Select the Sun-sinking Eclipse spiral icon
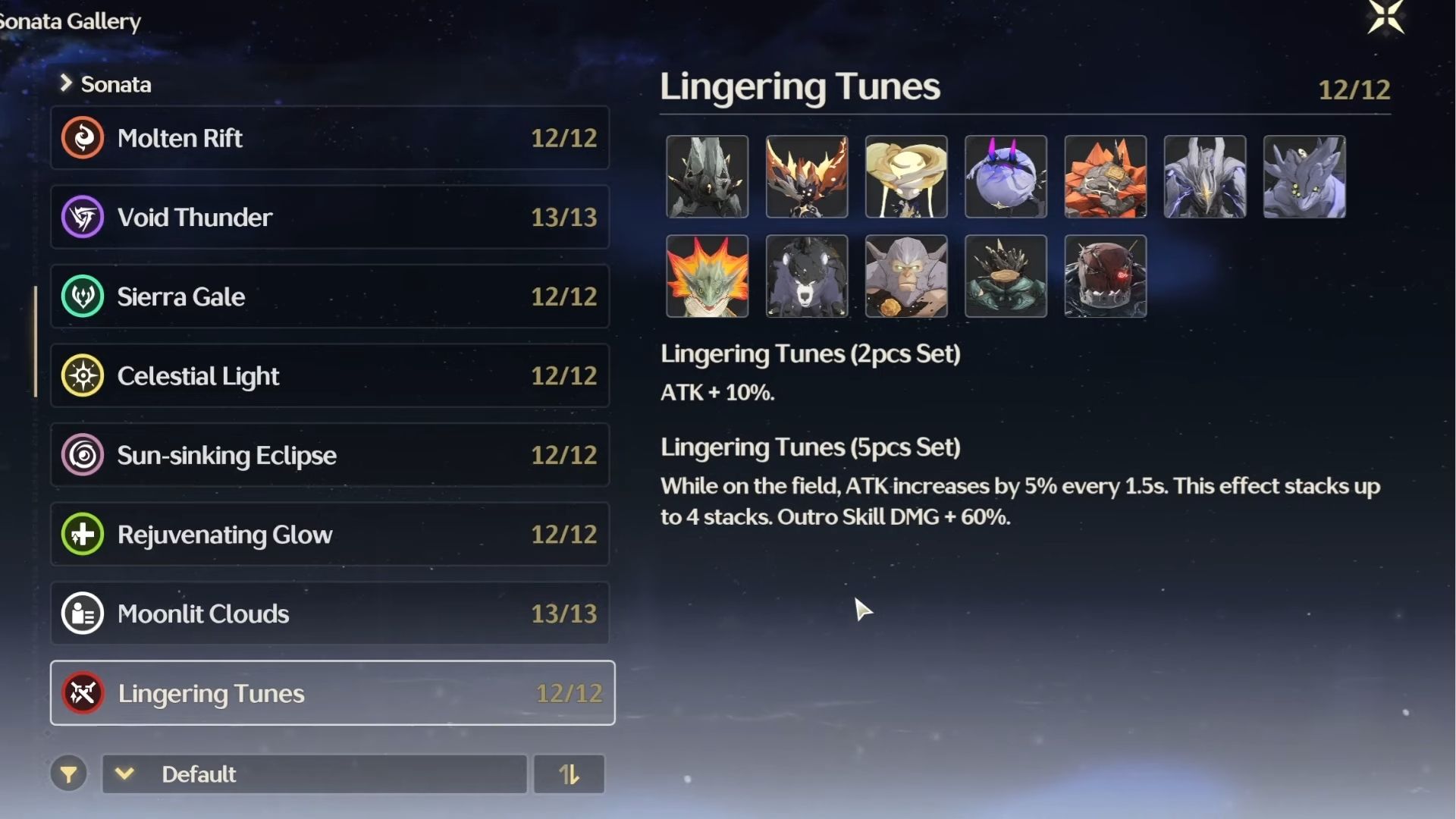Screen dimensions: 1456x819 tap(83, 455)
